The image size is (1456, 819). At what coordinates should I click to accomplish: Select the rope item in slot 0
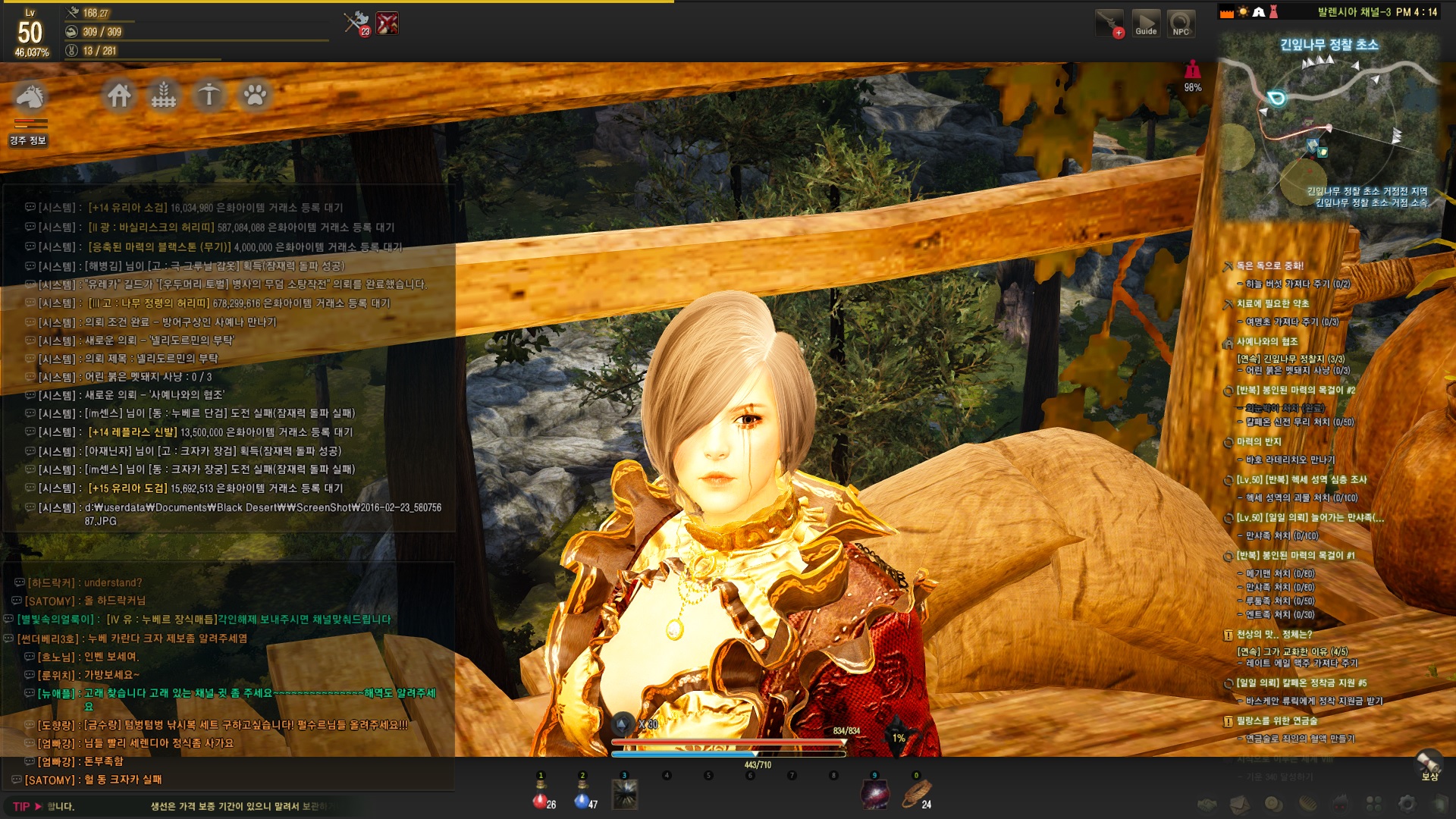(x=916, y=795)
